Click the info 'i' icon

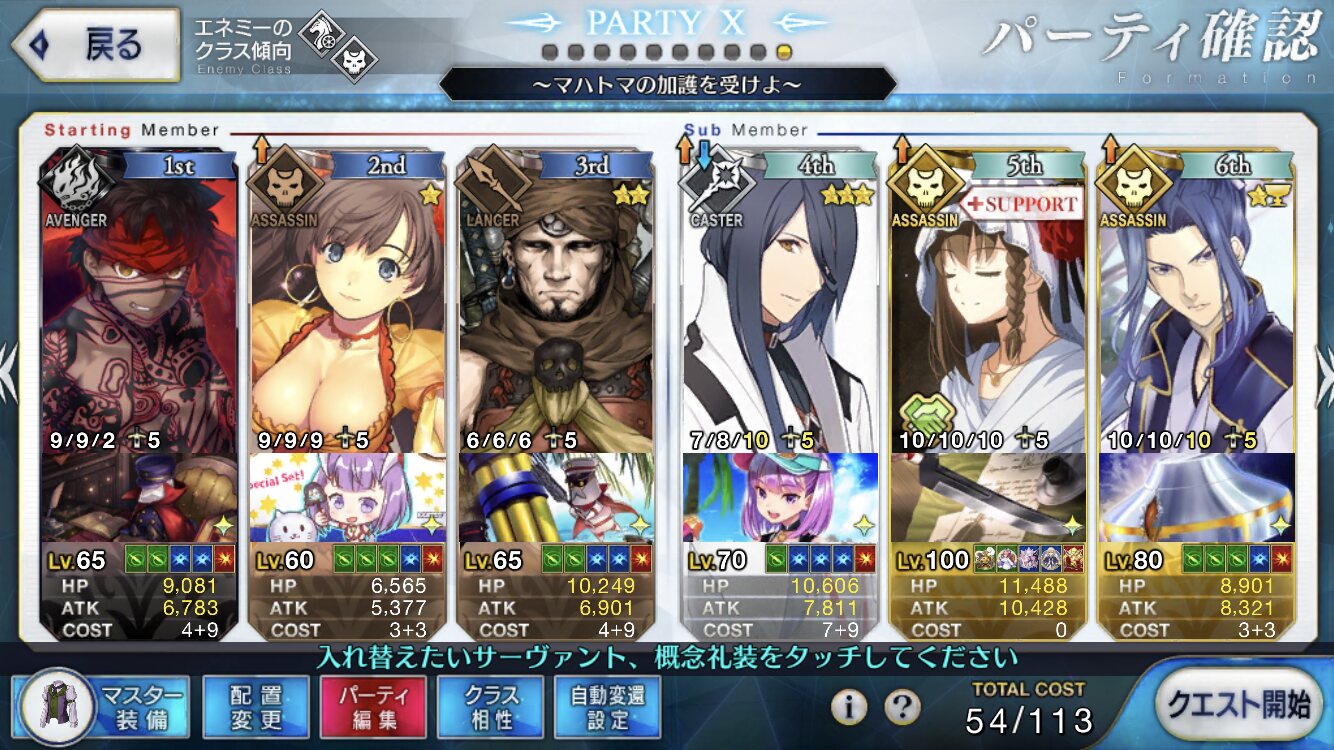tap(848, 708)
